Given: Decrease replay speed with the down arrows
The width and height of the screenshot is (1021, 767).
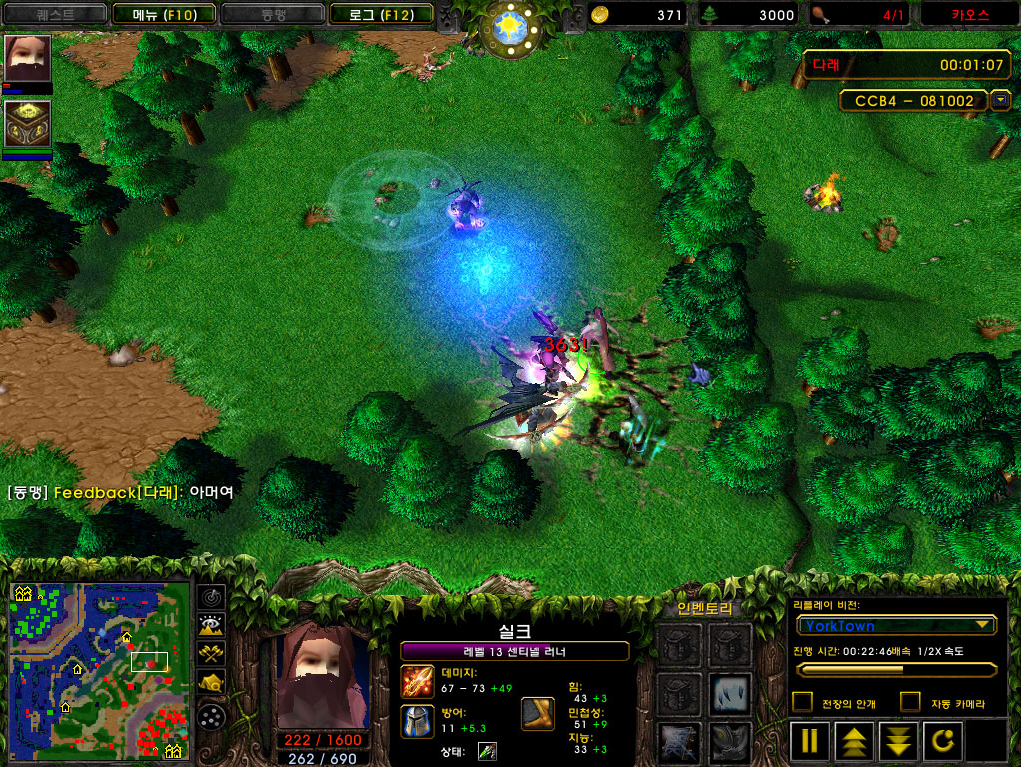Looking at the screenshot, I should click(898, 741).
